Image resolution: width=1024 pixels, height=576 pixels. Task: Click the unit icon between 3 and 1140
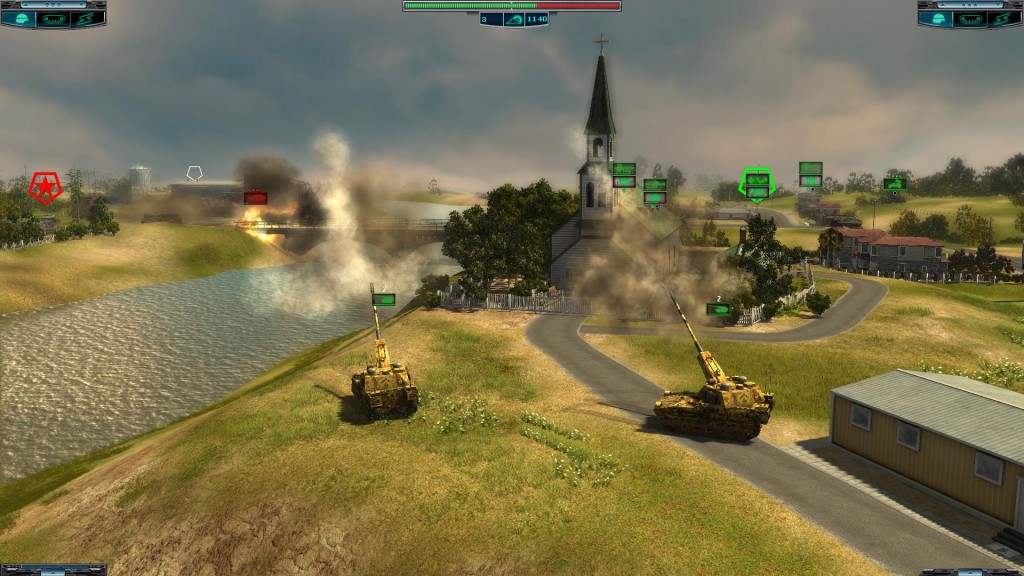click(513, 18)
